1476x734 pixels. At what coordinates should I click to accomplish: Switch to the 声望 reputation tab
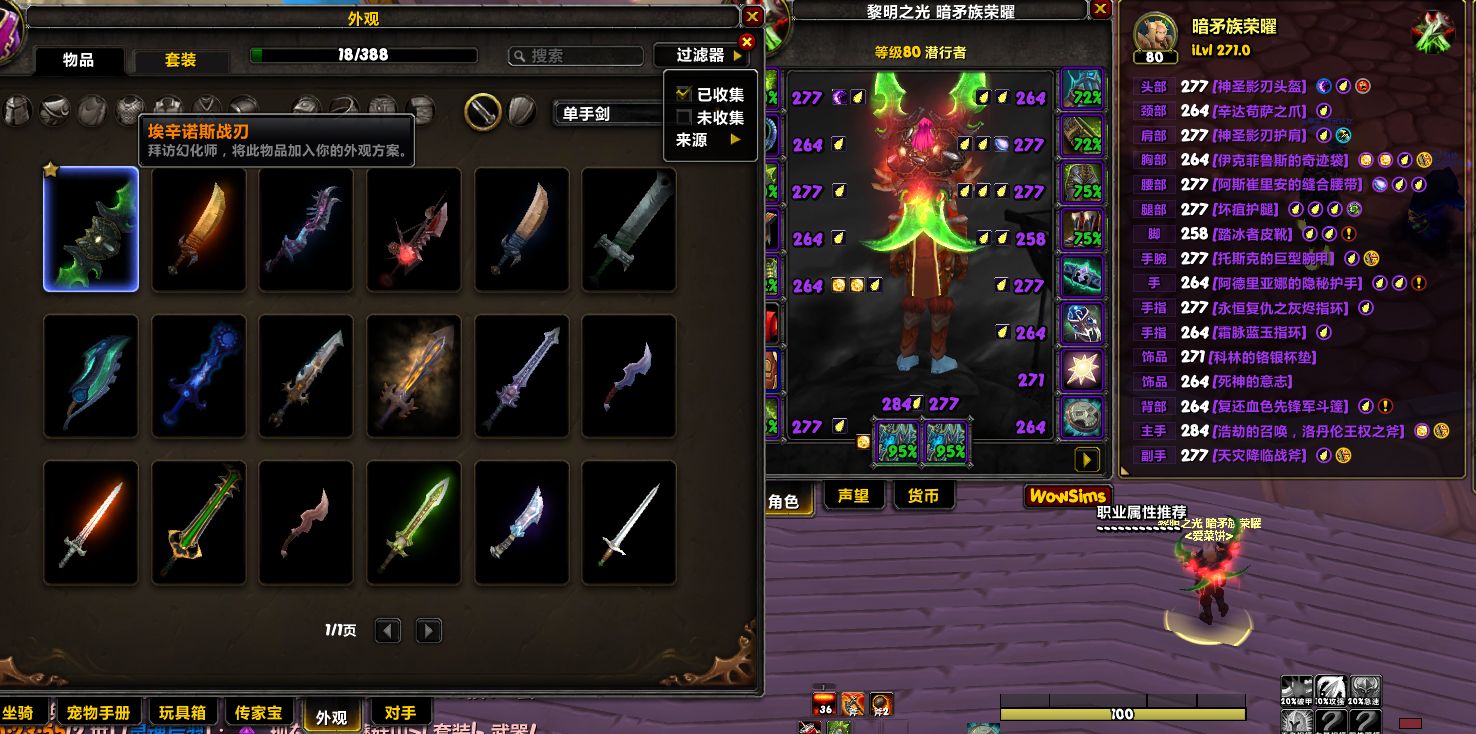853,496
